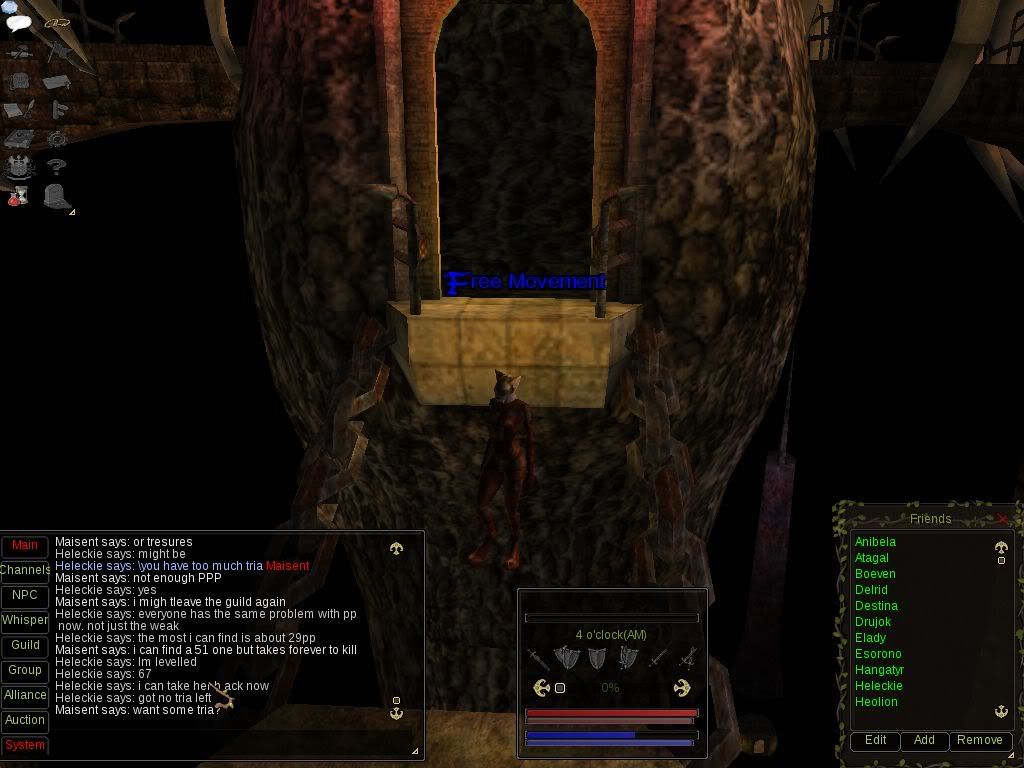Open the Auction chat tab
The image size is (1024, 768).
click(25, 720)
